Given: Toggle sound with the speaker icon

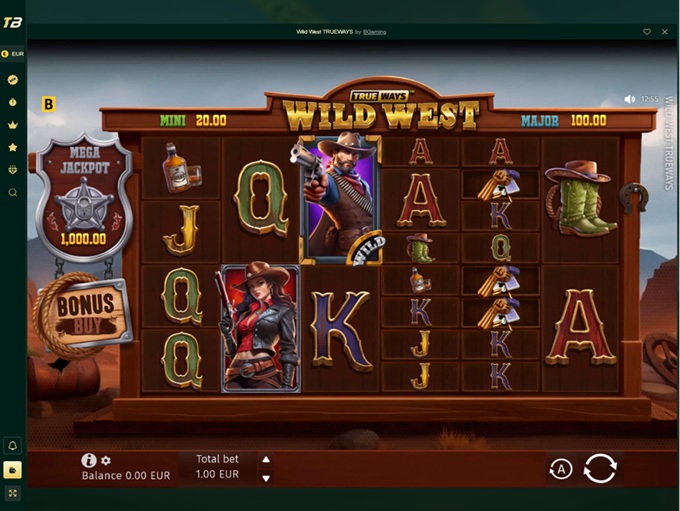Looking at the screenshot, I should pos(630,99).
